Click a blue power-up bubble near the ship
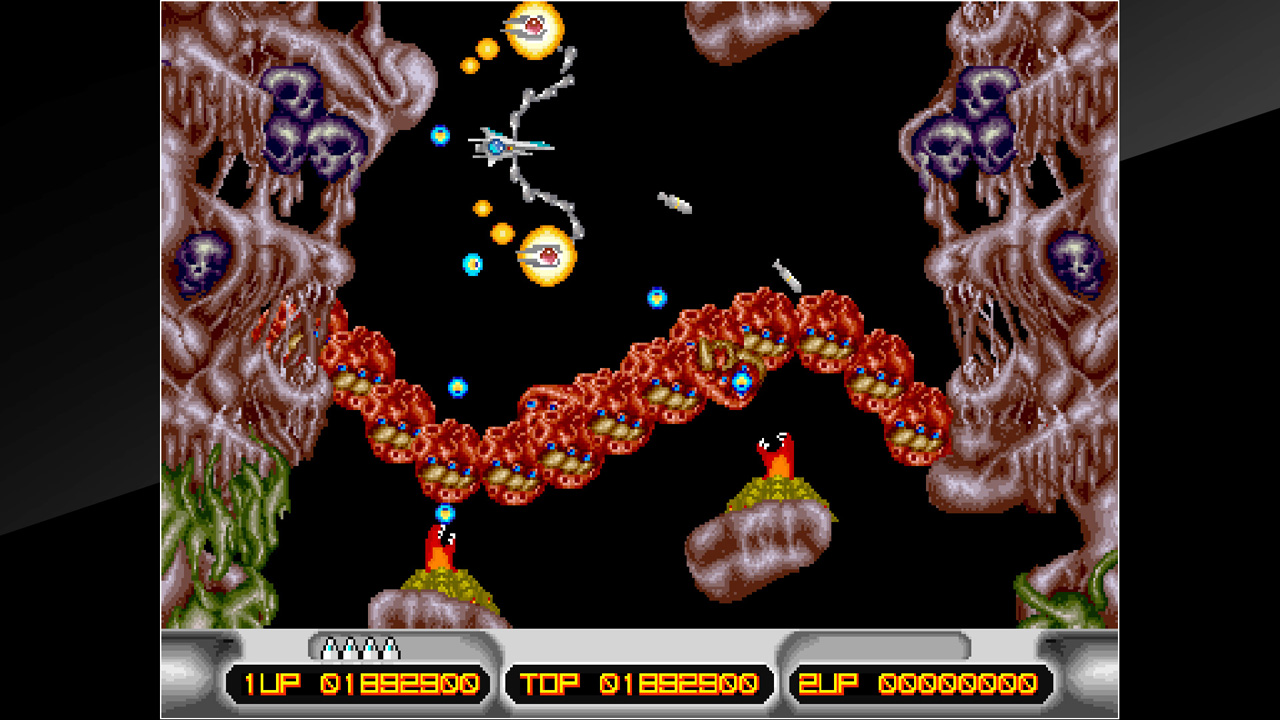 [x=440, y=133]
